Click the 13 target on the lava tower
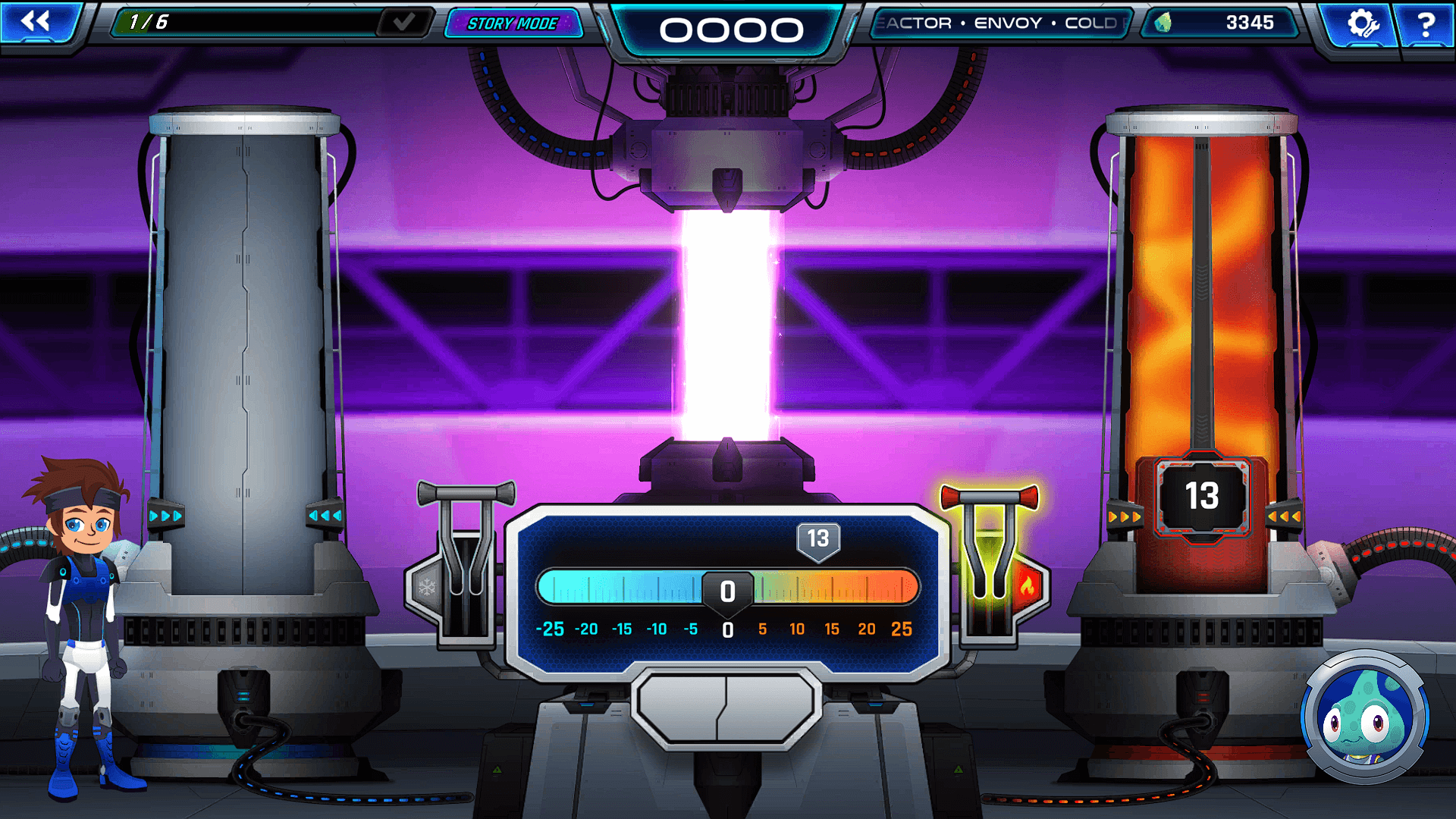Image resolution: width=1456 pixels, height=819 pixels. [1200, 494]
